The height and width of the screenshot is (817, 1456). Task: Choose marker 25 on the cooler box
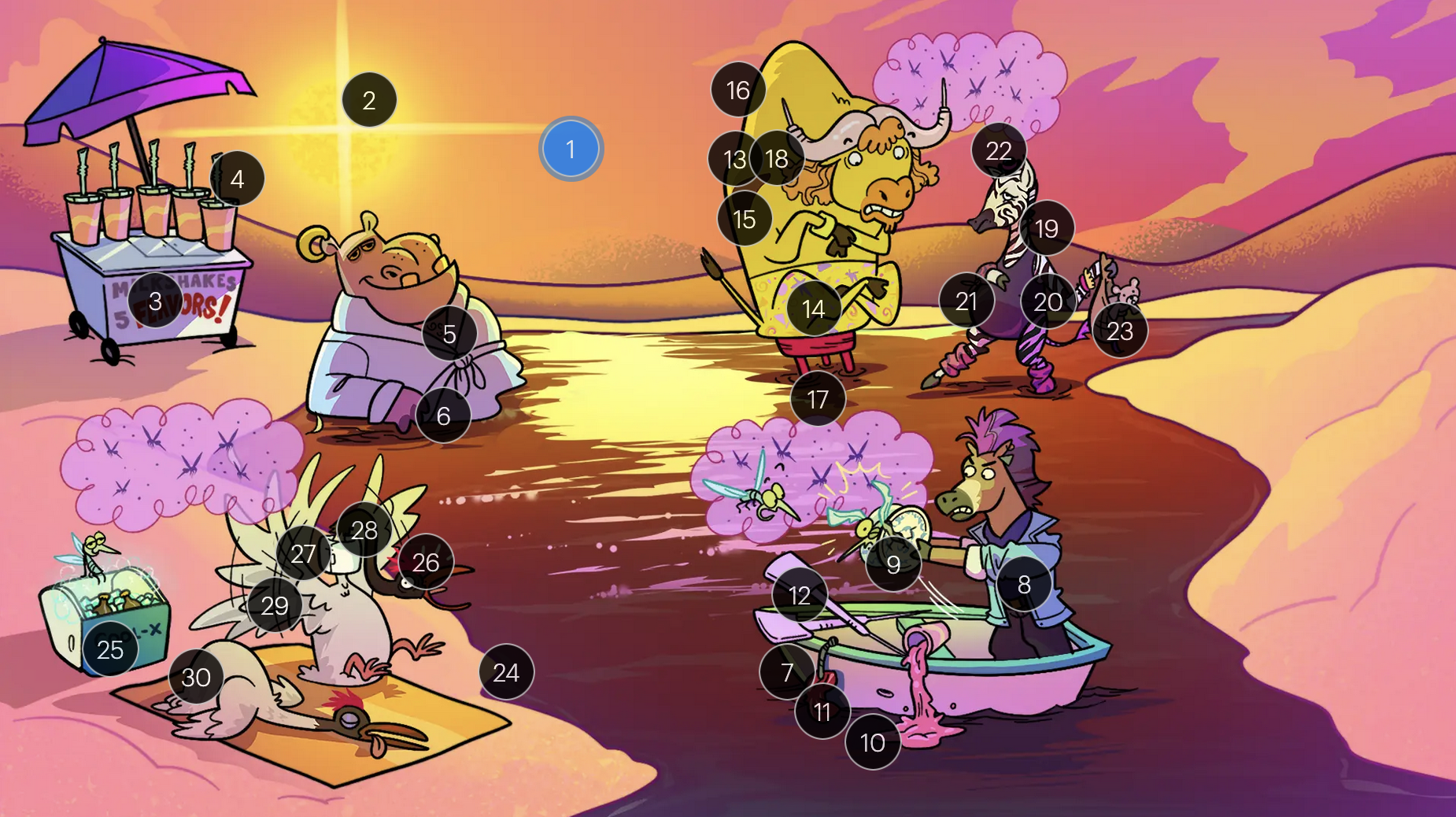coord(110,649)
